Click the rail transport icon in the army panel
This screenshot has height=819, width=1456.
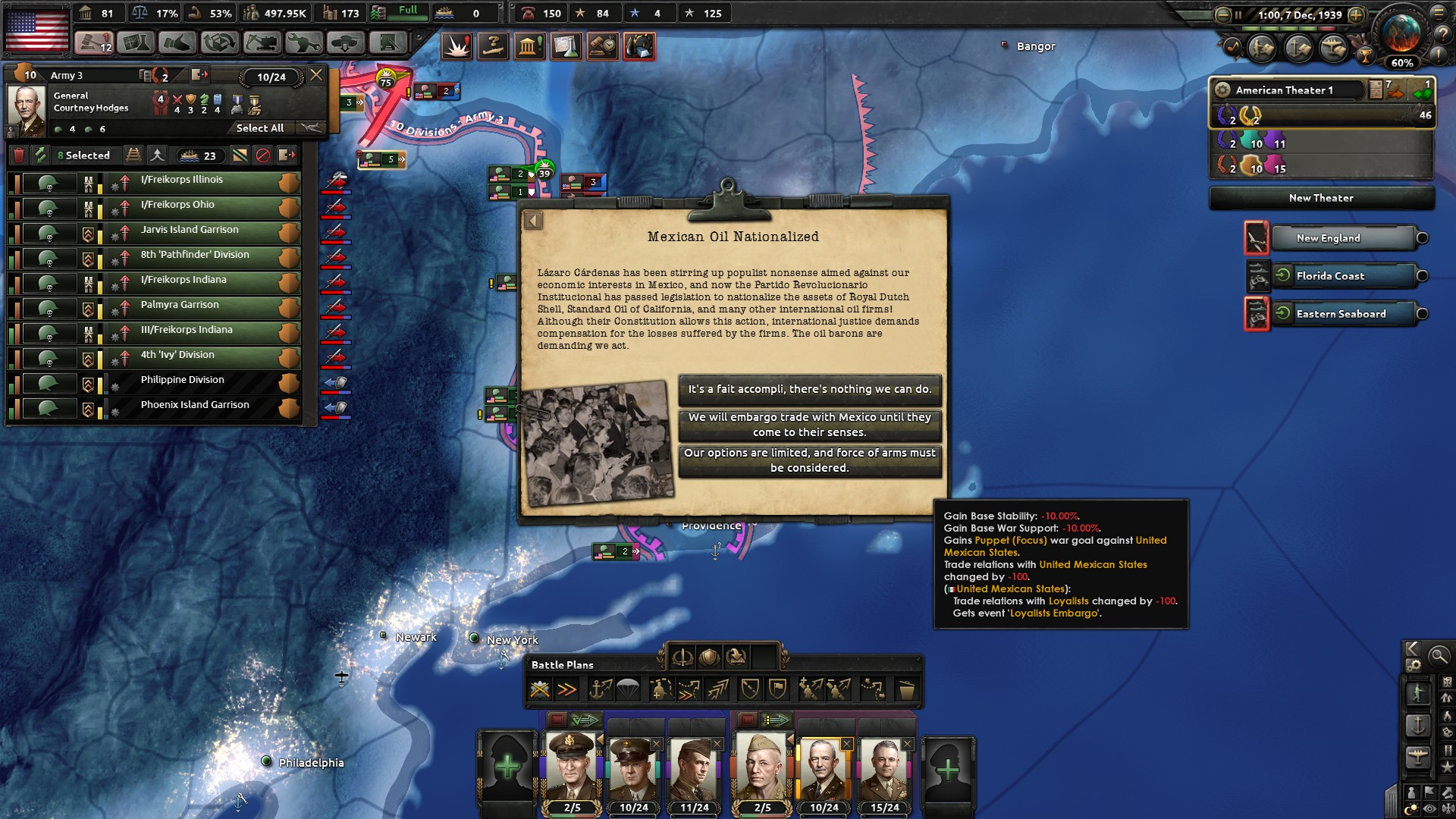(134, 155)
